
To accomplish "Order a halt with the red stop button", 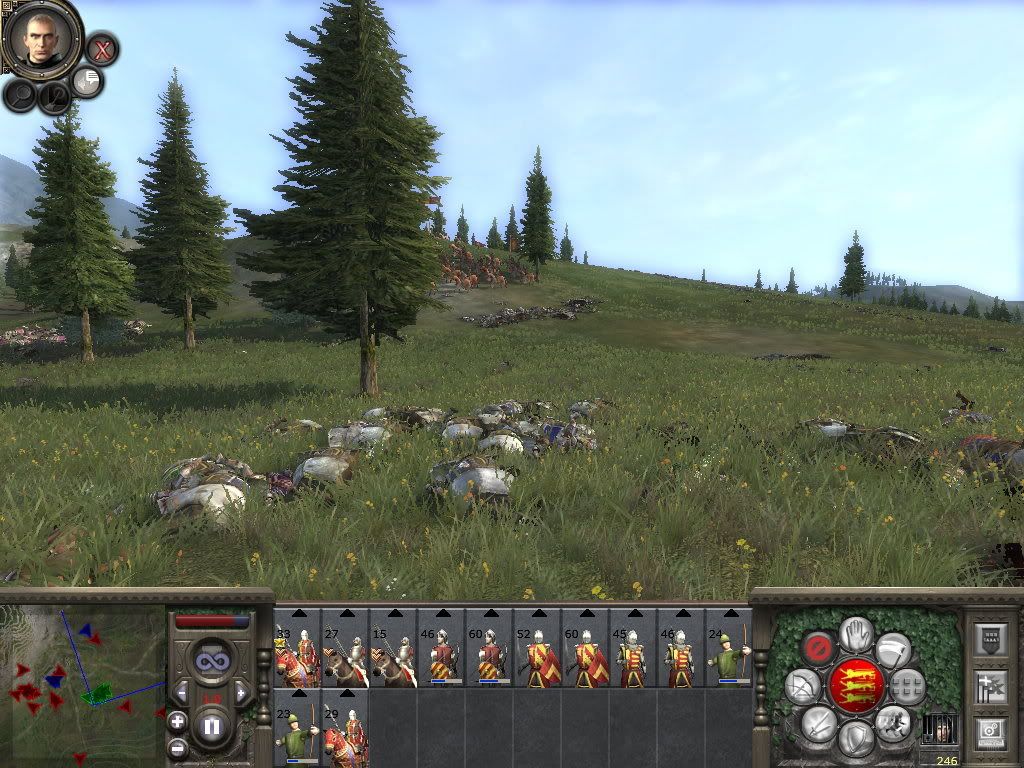I will (820, 647).
